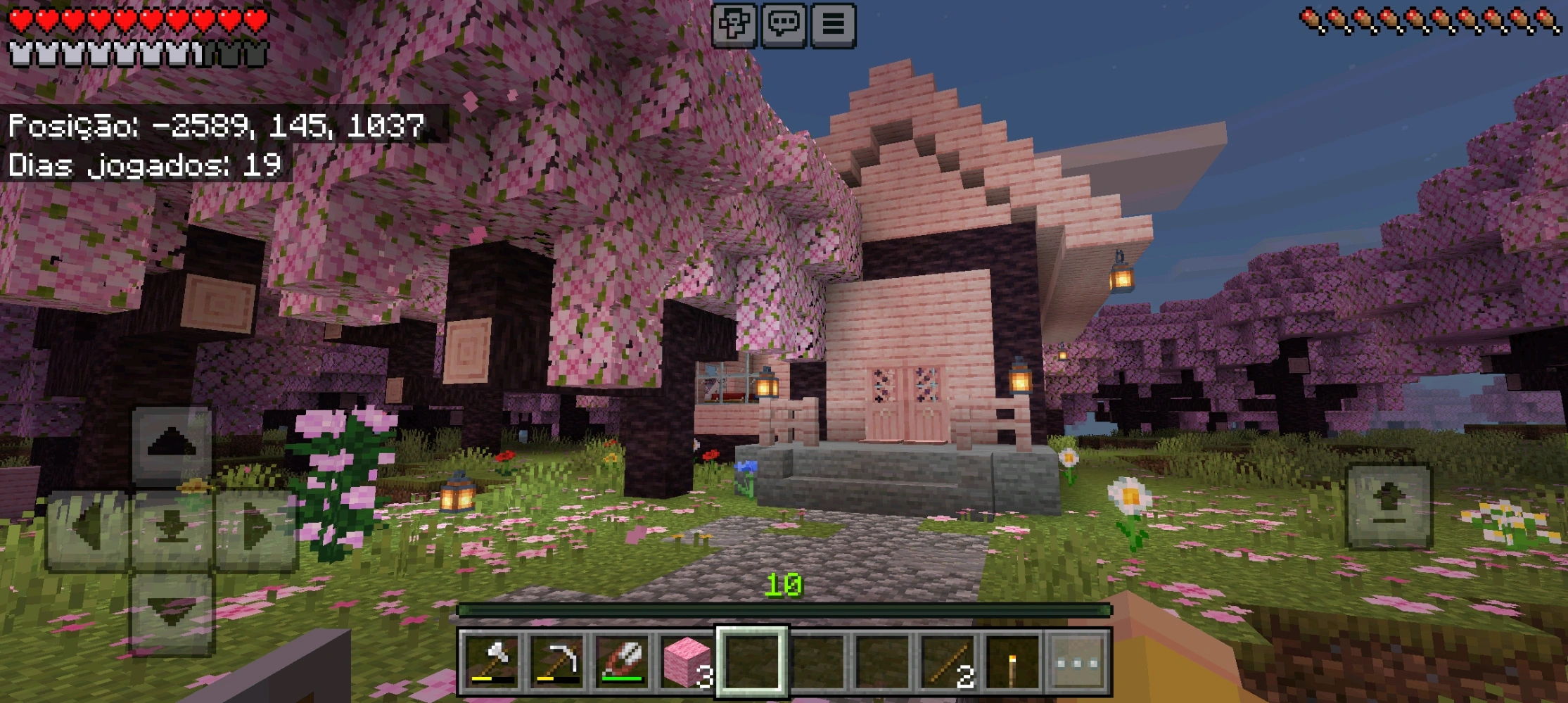Tap the move left arrow
The width and height of the screenshot is (1568, 703).
[88, 529]
